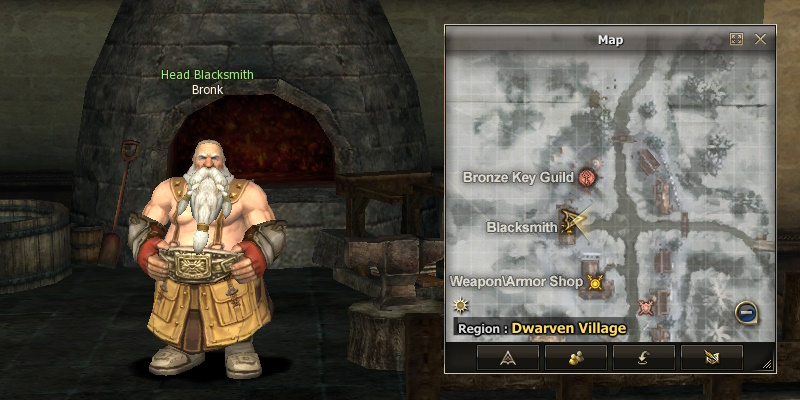Click the rightmost button below the map
The height and width of the screenshot is (400, 800).
(x=712, y=357)
